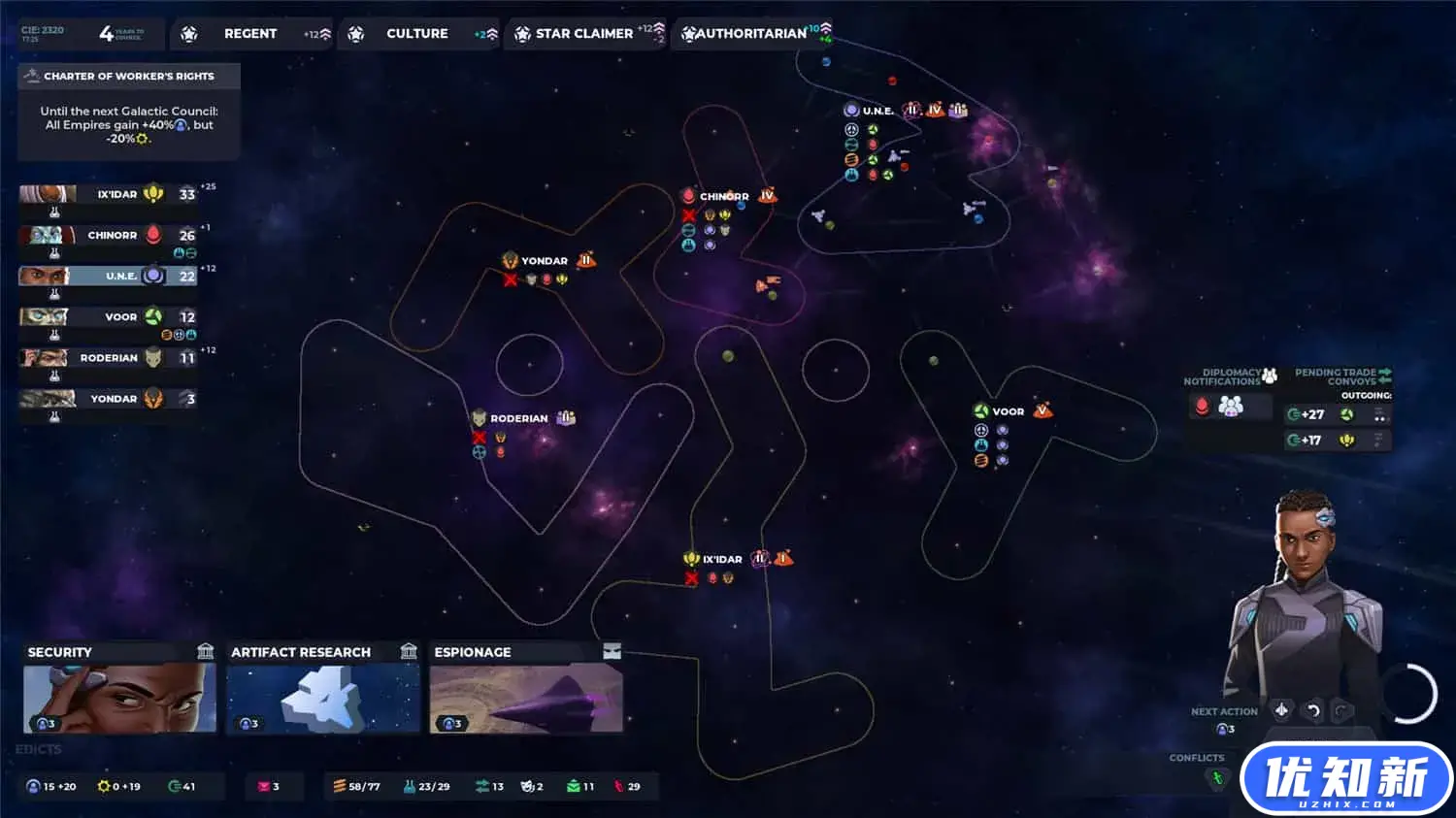The width and height of the screenshot is (1456, 818).
Task: Click the undo action arrow
Action: 1315,710
